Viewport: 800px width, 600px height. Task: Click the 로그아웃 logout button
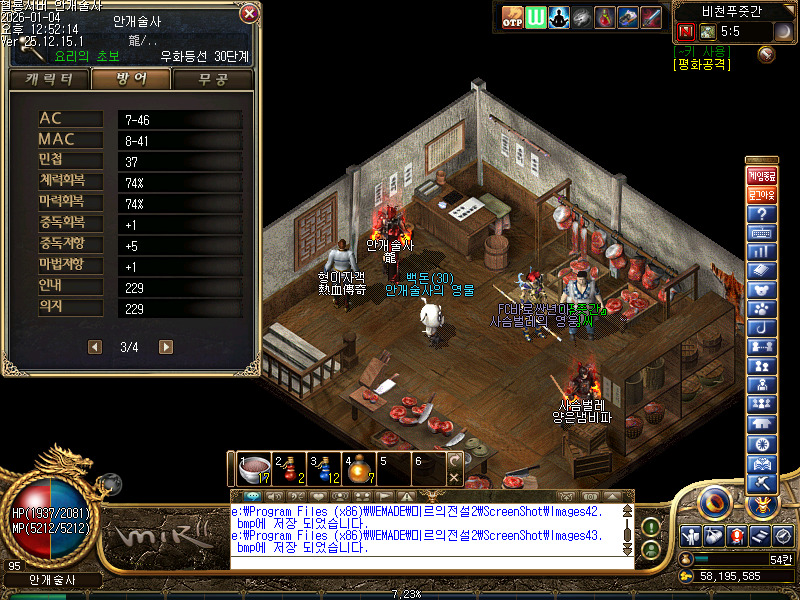[762, 195]
